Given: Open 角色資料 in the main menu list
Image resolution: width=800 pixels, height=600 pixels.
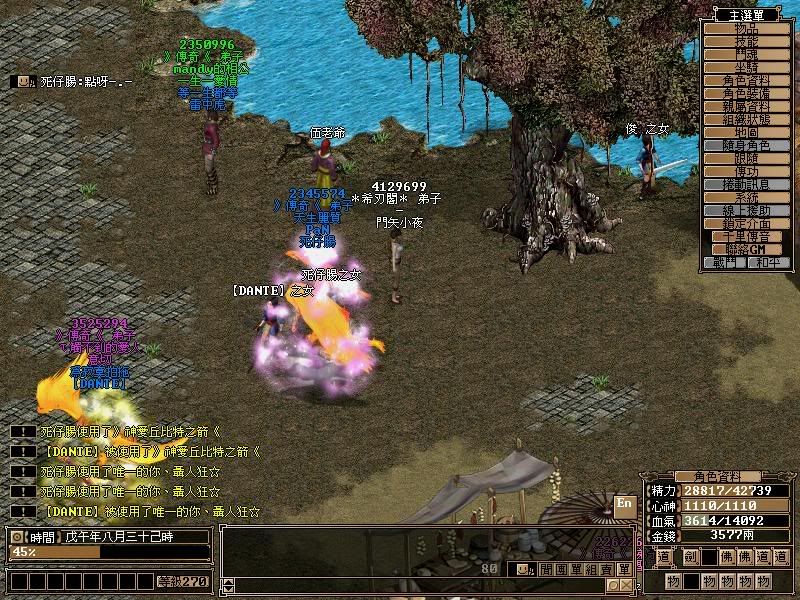Looking at the screenshot, I should 746,80.
